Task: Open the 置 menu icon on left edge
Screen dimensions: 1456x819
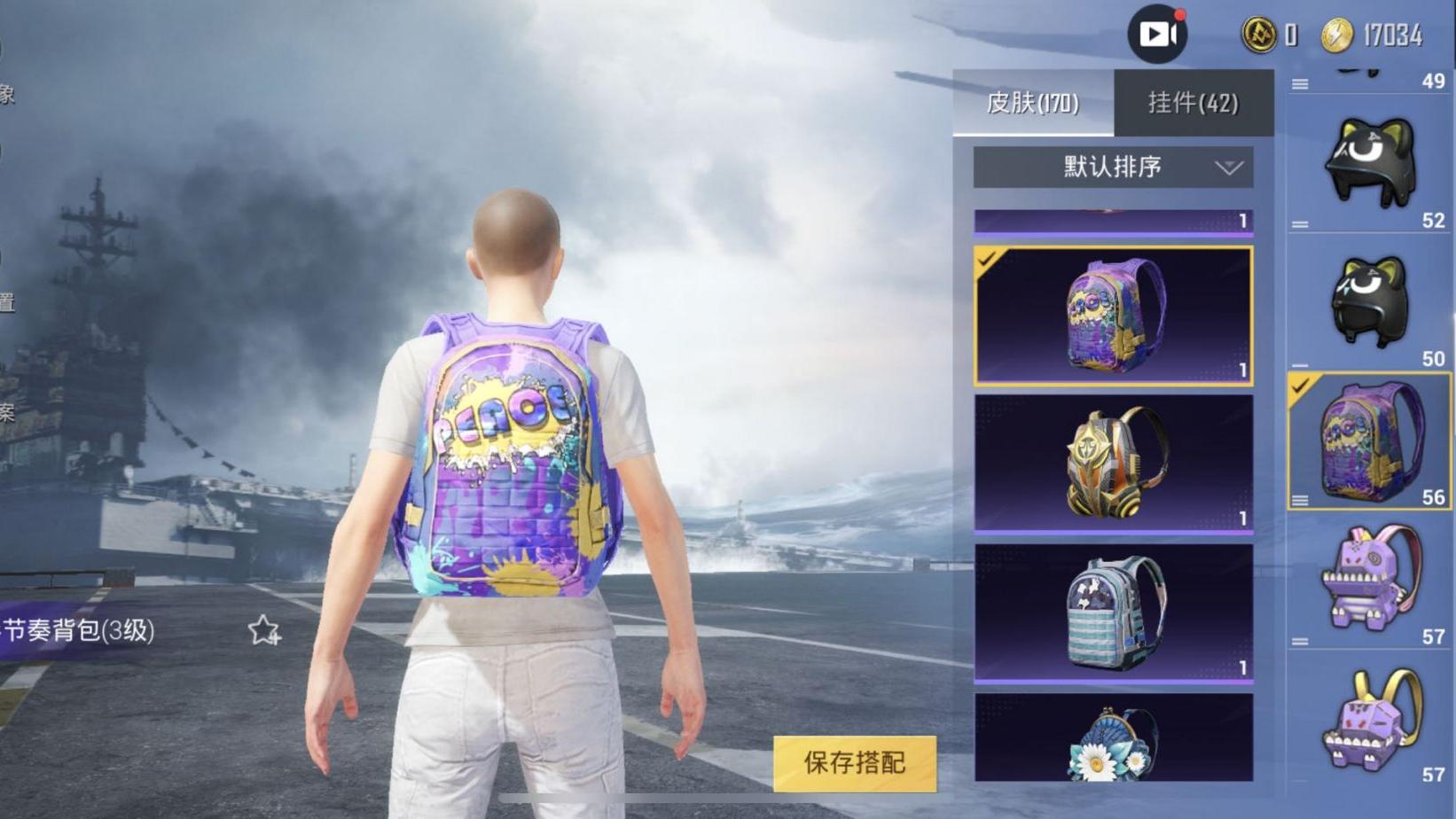Action: click(x=9, y=300)
